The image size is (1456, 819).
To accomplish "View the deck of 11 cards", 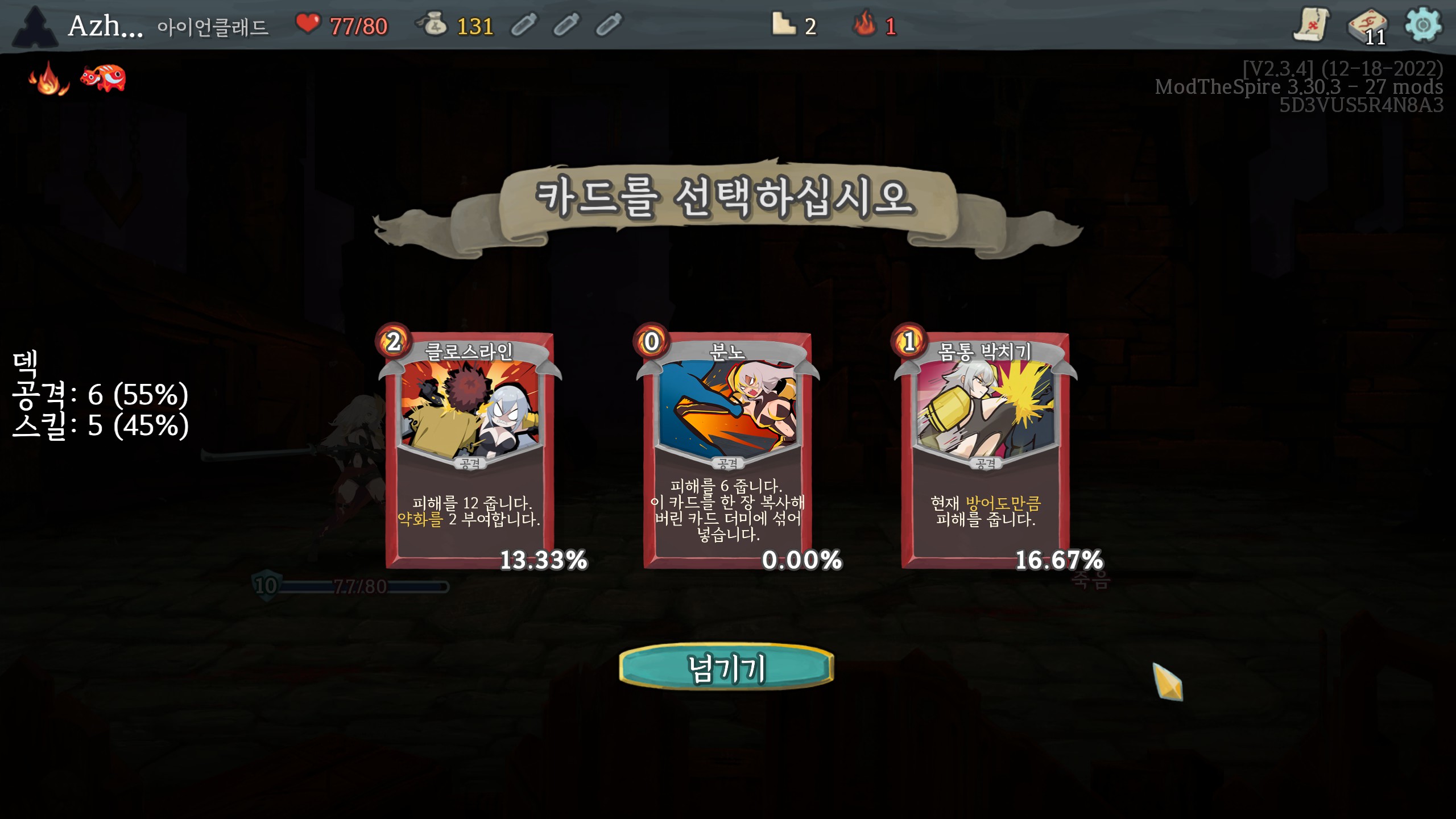I will [1367, 26].
